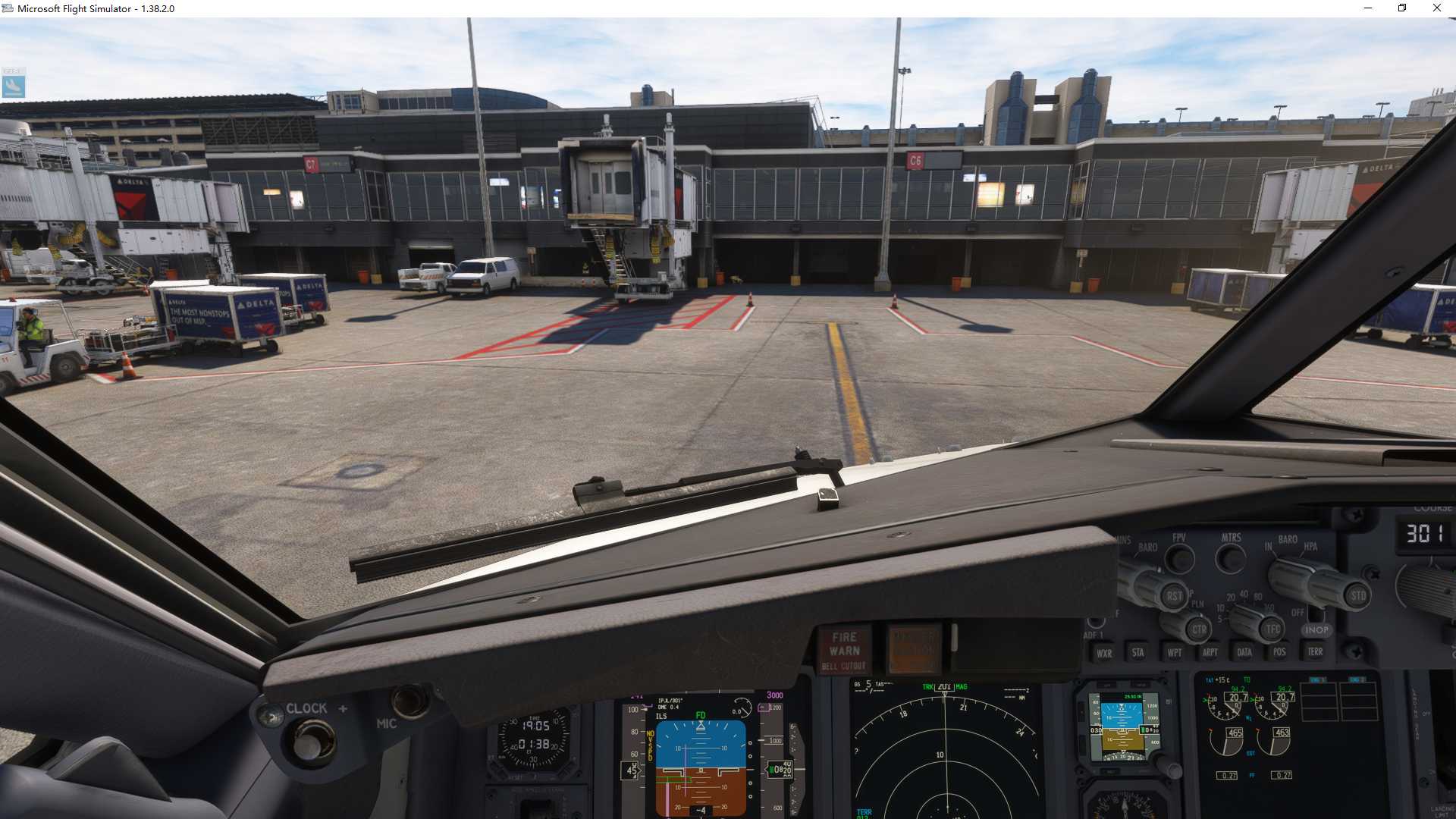Screen dimensions: 1456x819
Task: Toggle the TFC traffic button
Action: [x=1272, y=629]
